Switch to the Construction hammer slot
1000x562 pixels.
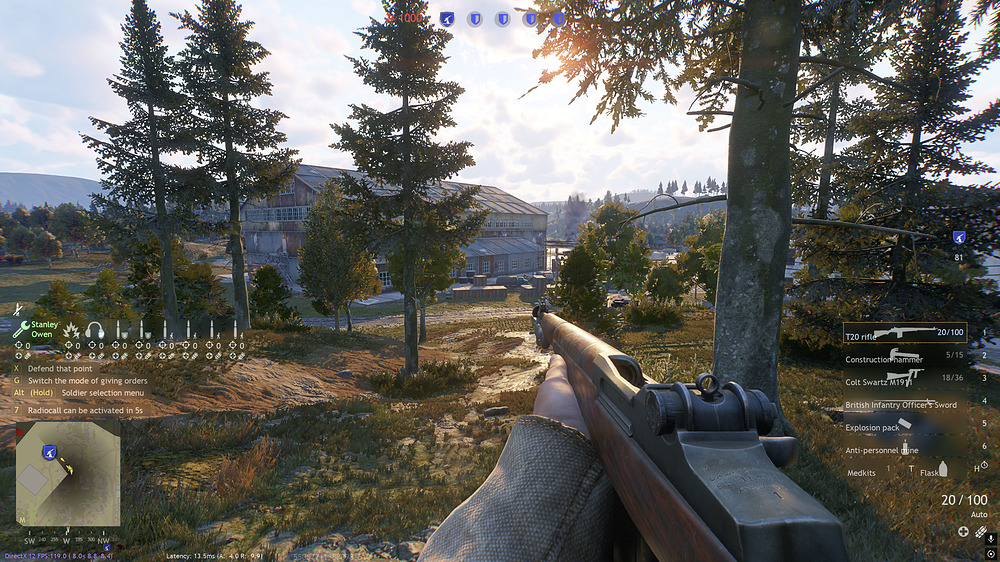[x=904, y=357]
